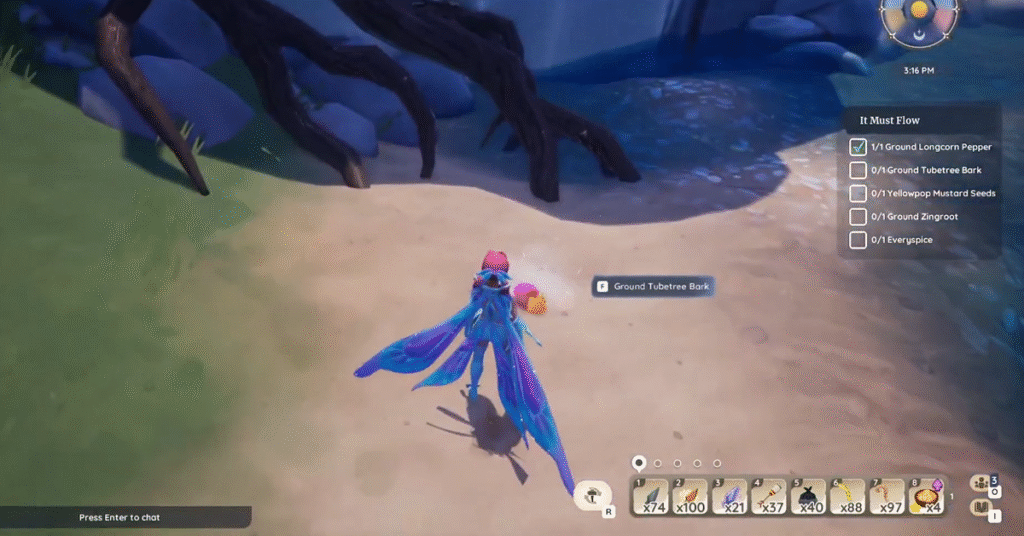The width and height of the screenshot is (1024, 536).
Task: Click the Everyspice objective checkbox
Action: 857,240
